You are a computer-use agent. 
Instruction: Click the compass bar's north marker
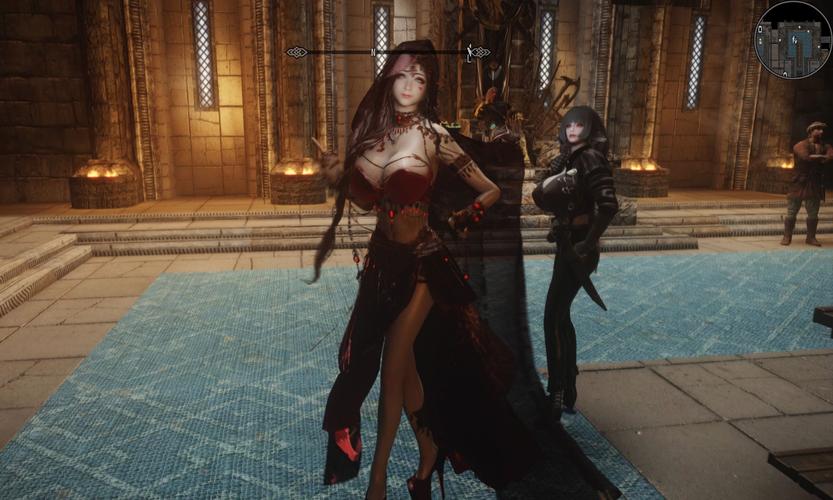(x=373, y=52)
